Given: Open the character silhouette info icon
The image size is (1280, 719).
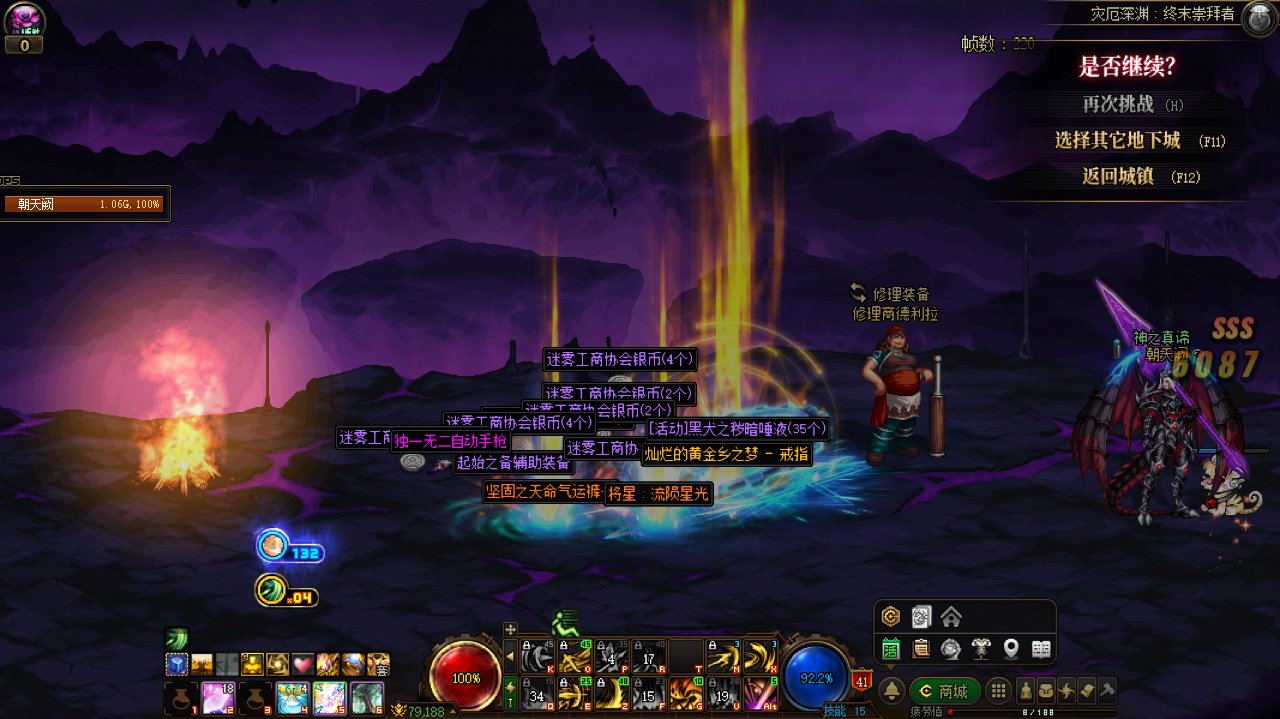Looking at the screenshot, I should tap(1025, 691).
